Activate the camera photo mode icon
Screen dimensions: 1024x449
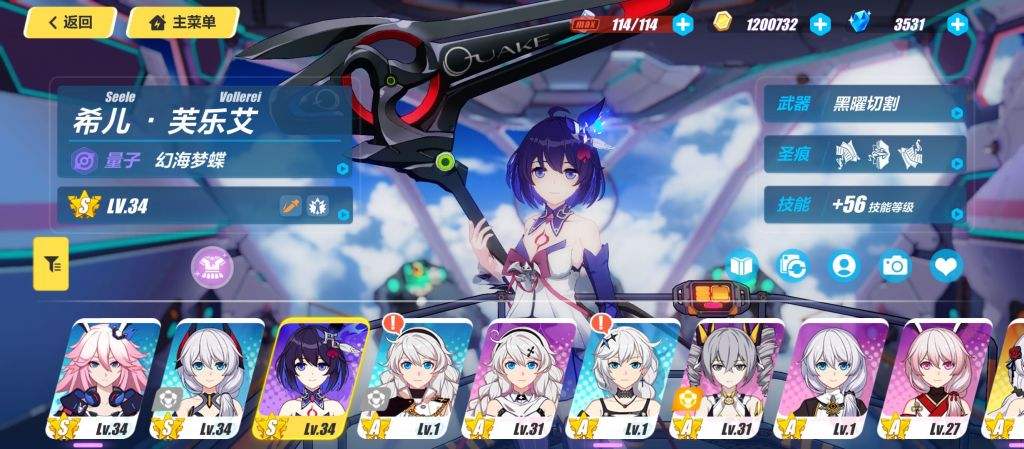click(x=895, y=265)
